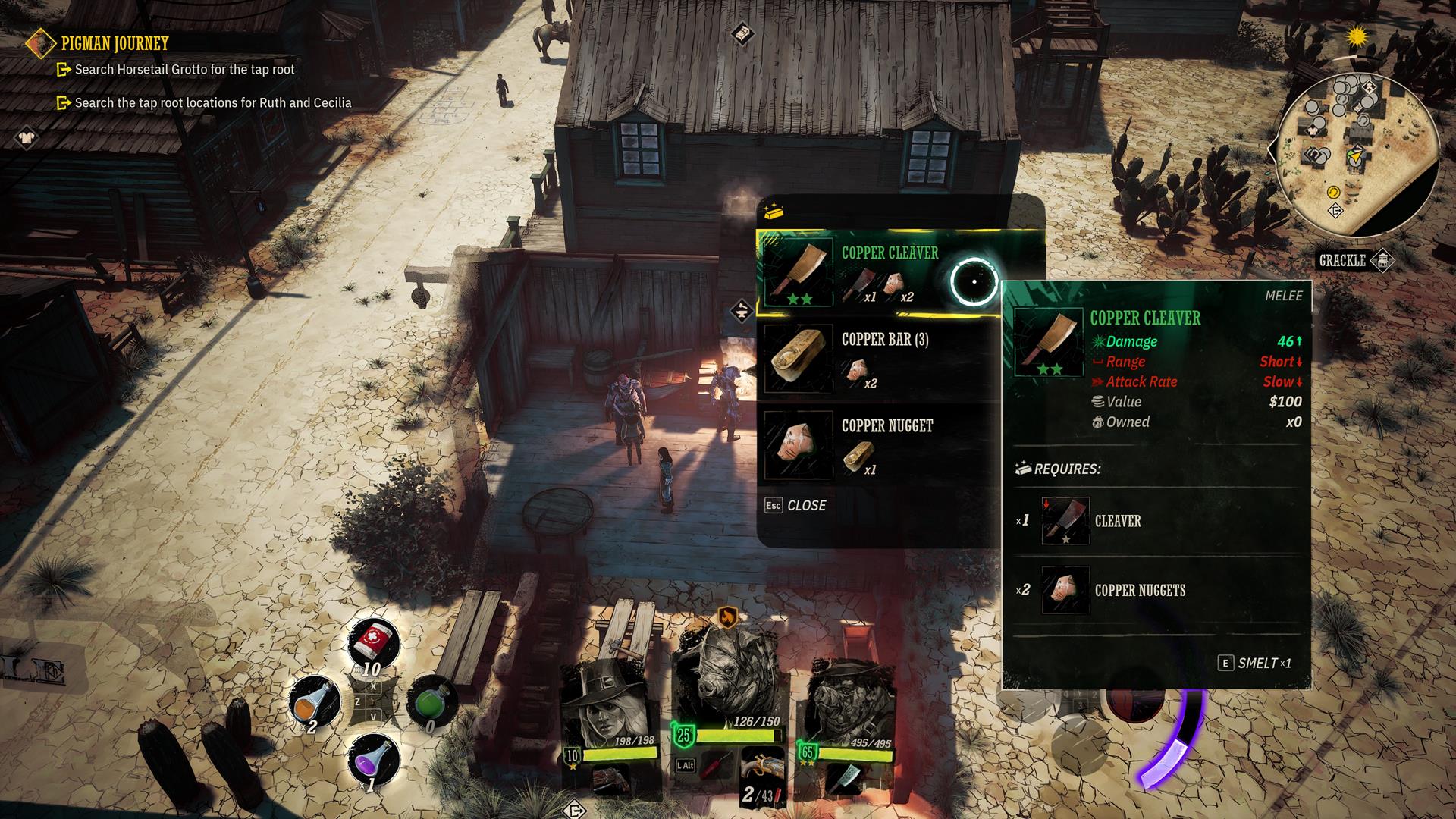Close the smelting menu
This screenshot has height=819, width=1456.
click(x=796, y=506)
